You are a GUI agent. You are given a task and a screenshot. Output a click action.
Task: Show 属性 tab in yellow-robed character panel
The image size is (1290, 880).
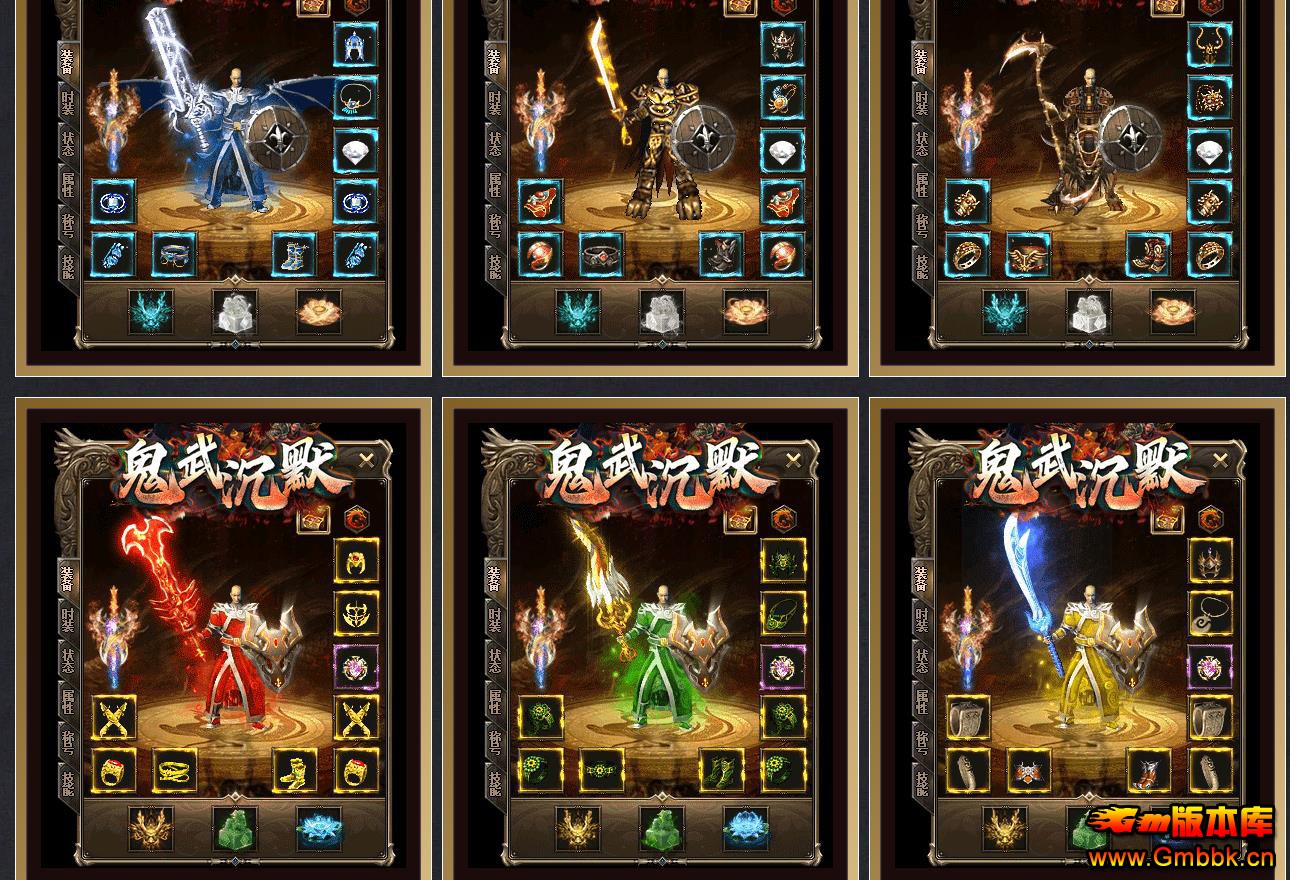pos(922,700)
